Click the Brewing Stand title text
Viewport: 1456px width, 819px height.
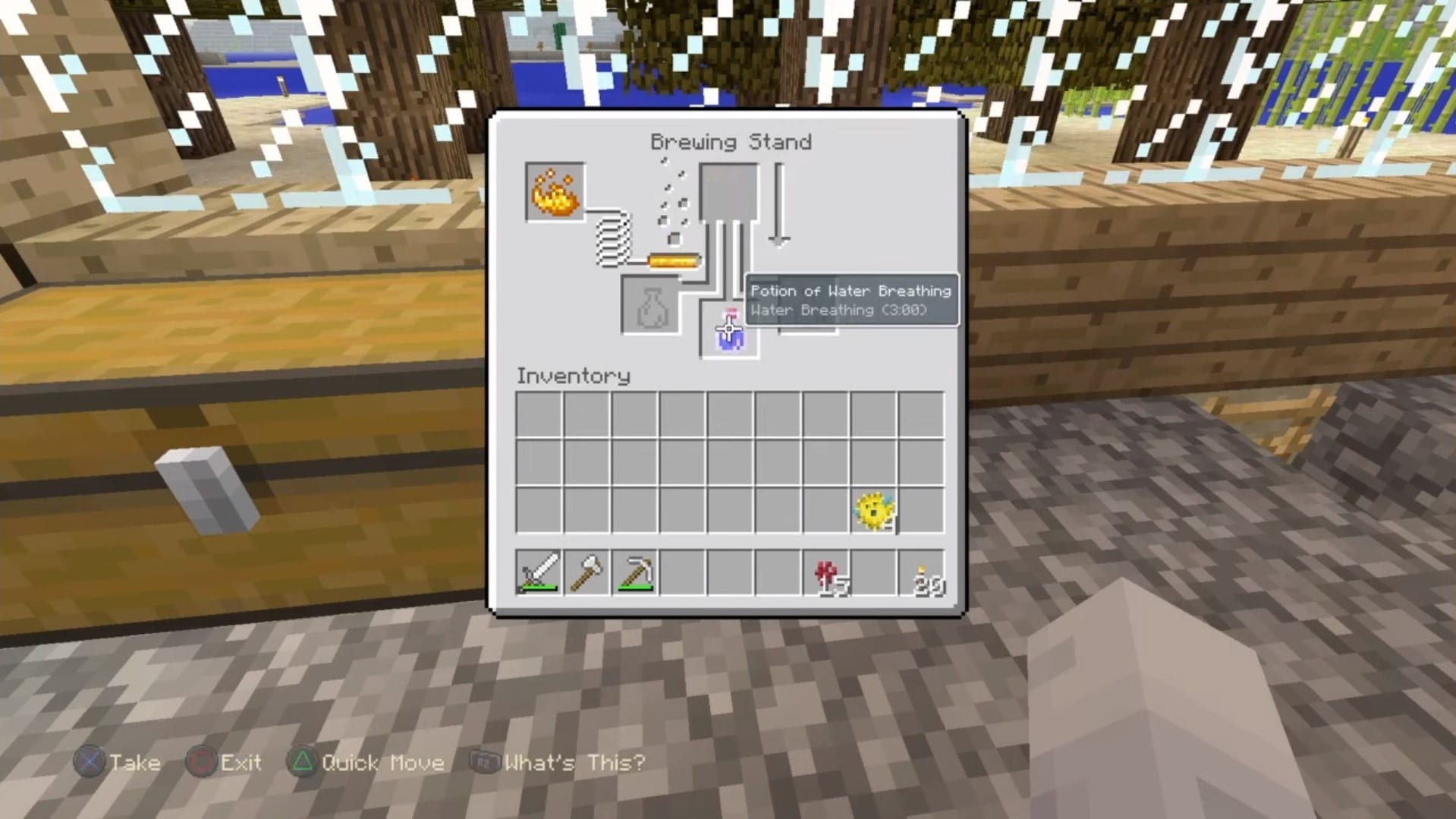click(730, 141)
